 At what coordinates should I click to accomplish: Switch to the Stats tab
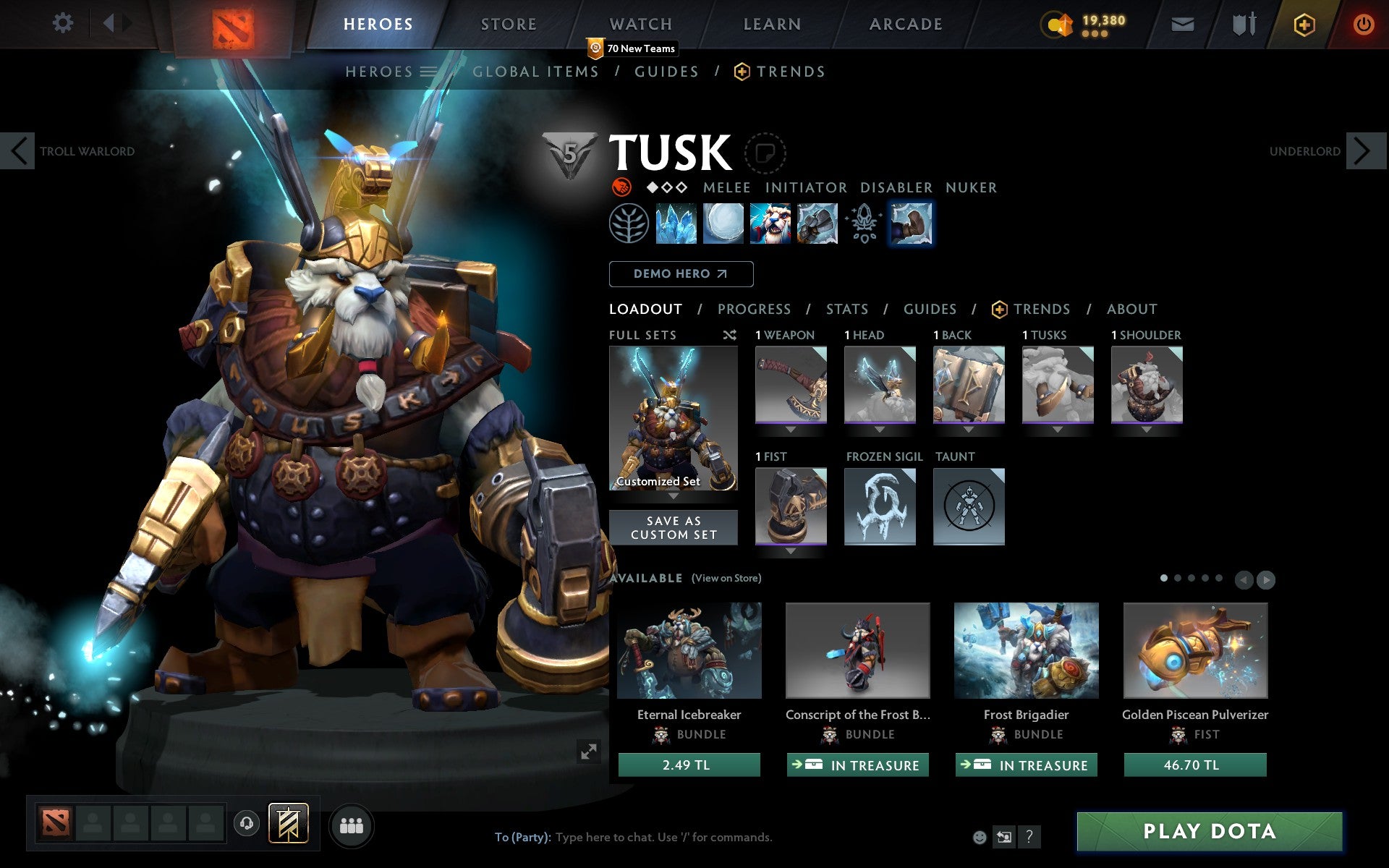846,309
